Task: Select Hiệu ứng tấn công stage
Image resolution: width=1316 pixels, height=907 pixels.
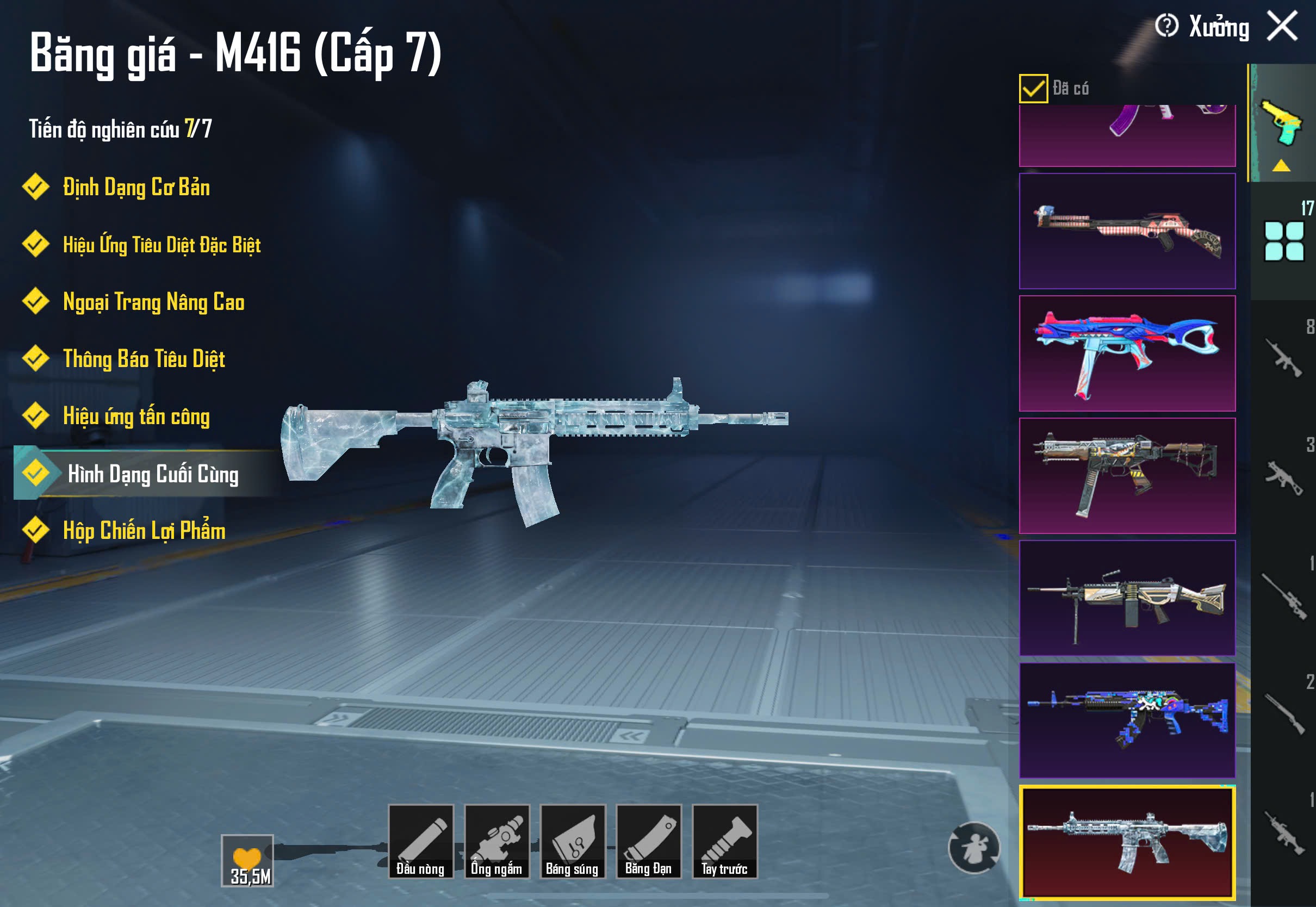Action: 136,417
